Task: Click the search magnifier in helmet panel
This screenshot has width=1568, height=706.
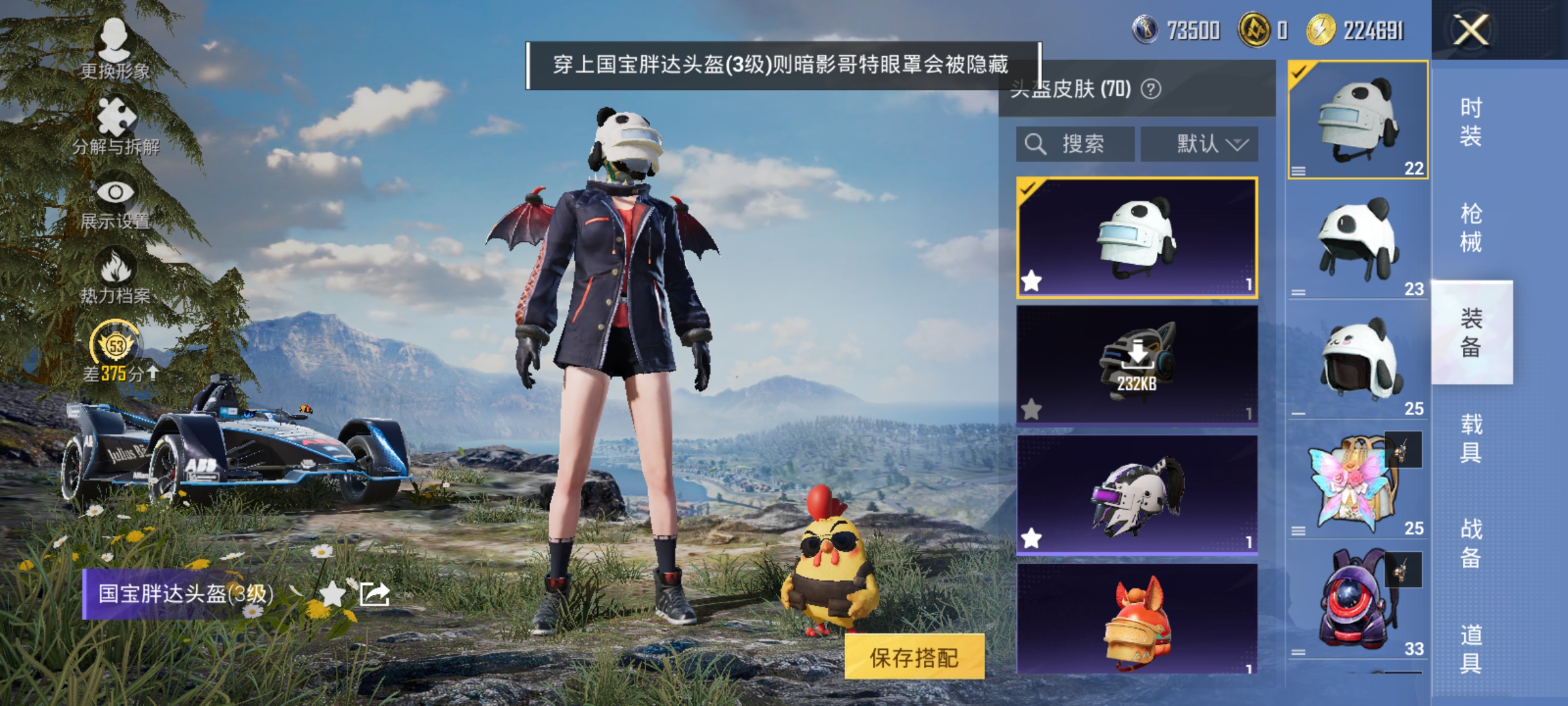Action: [x=1034, y=143]
